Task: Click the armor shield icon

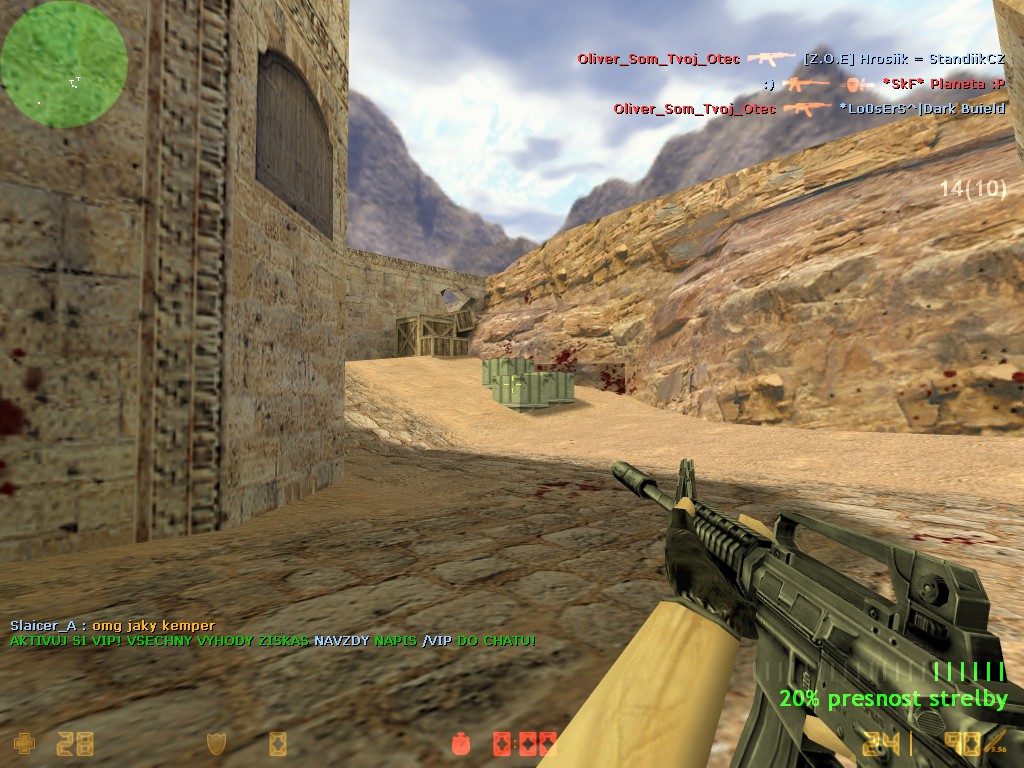Action: [x=216, y=743]
